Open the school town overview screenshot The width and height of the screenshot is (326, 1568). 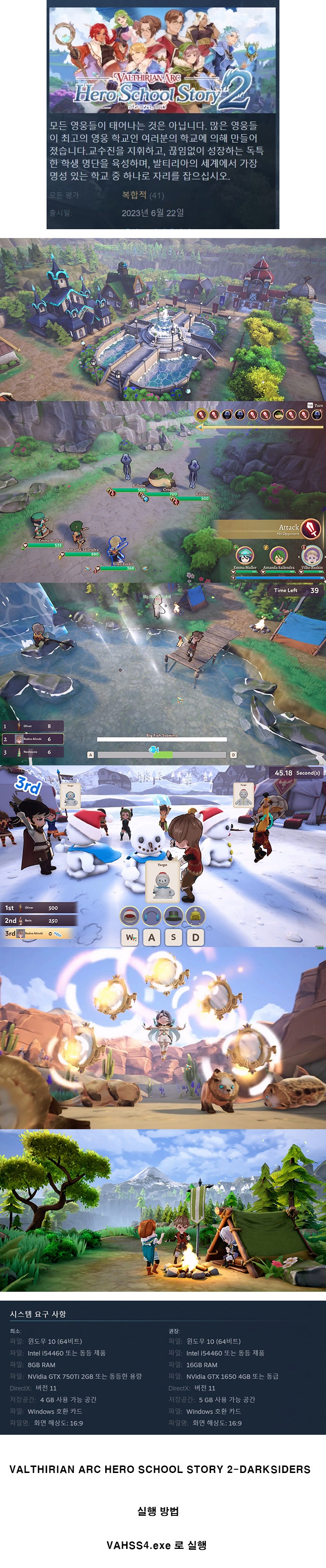point(163,319)
